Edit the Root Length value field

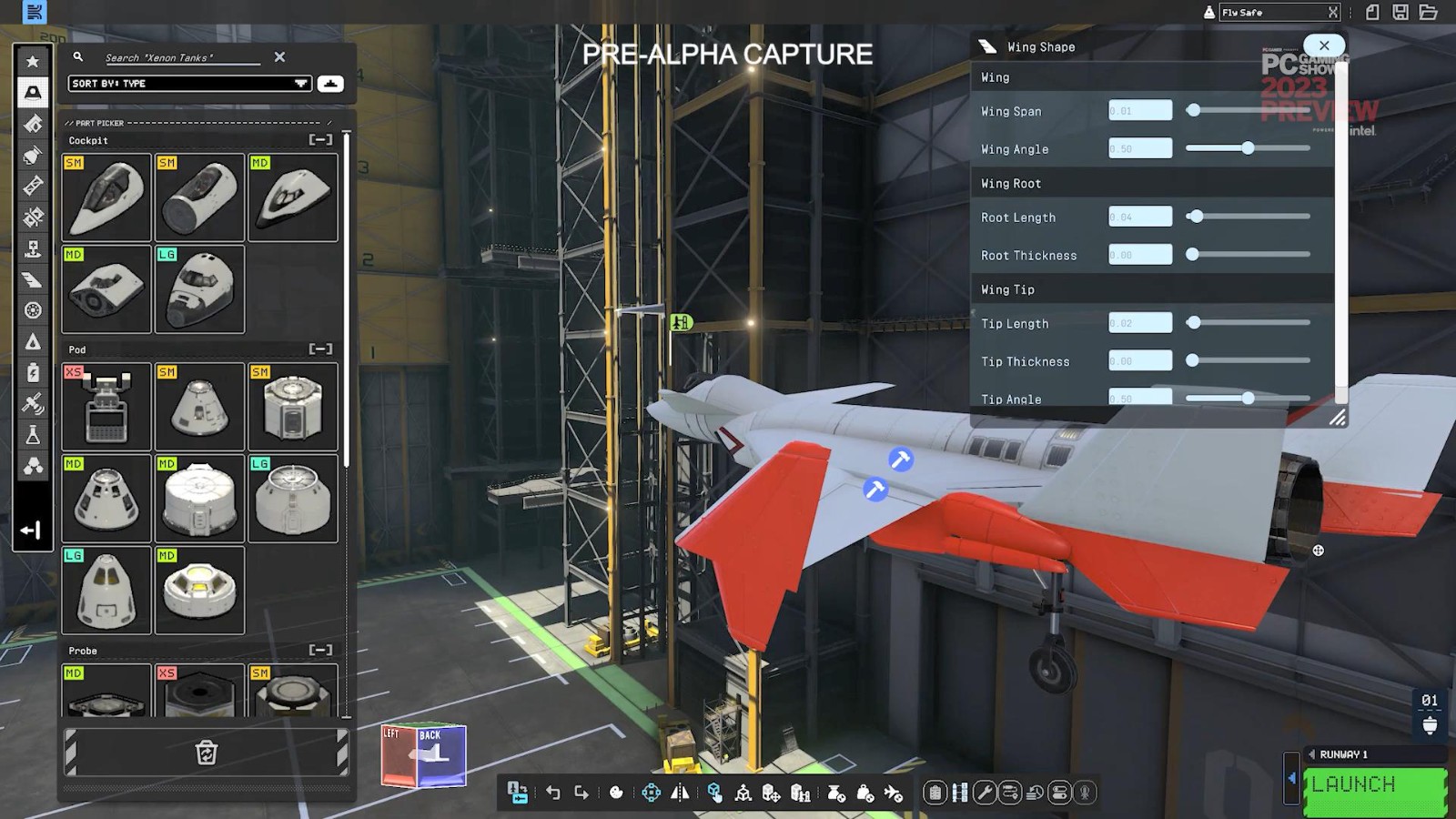pyautogui.click(x=1140, y=217)
